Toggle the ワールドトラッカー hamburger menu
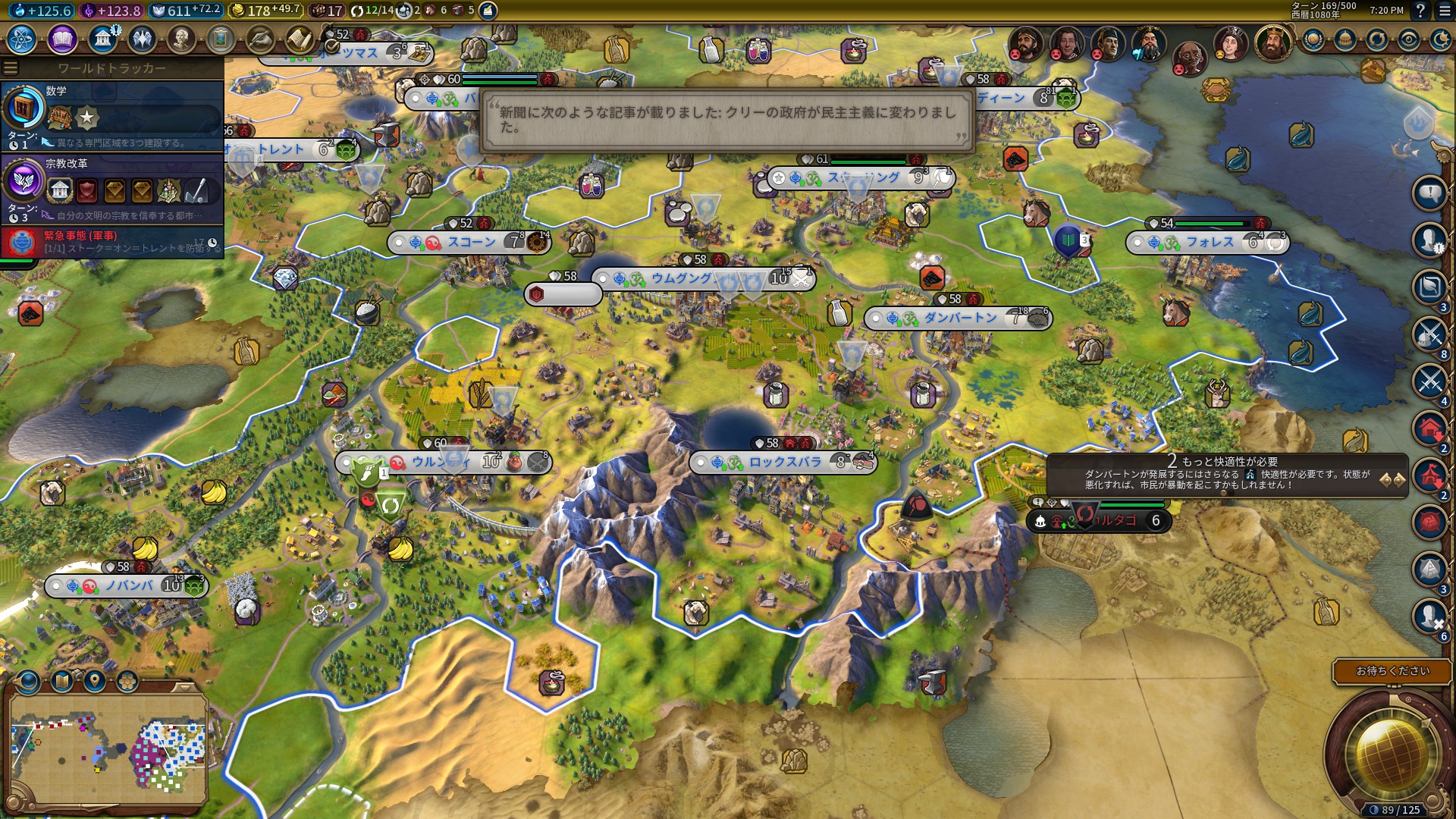This screenshot has height=819, width=1456. [11, 68]
